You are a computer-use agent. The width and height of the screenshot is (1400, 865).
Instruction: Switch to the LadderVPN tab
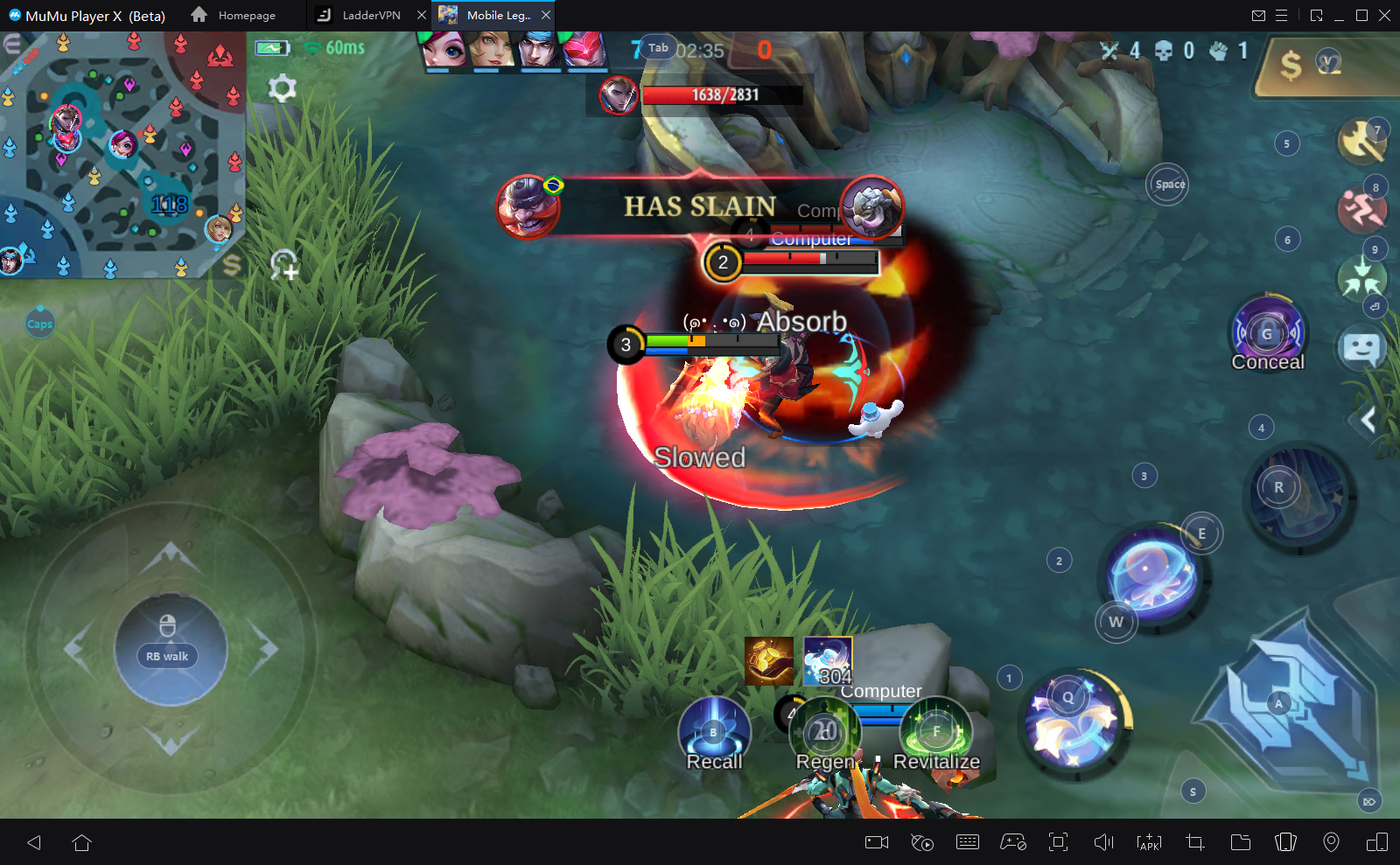370,15
